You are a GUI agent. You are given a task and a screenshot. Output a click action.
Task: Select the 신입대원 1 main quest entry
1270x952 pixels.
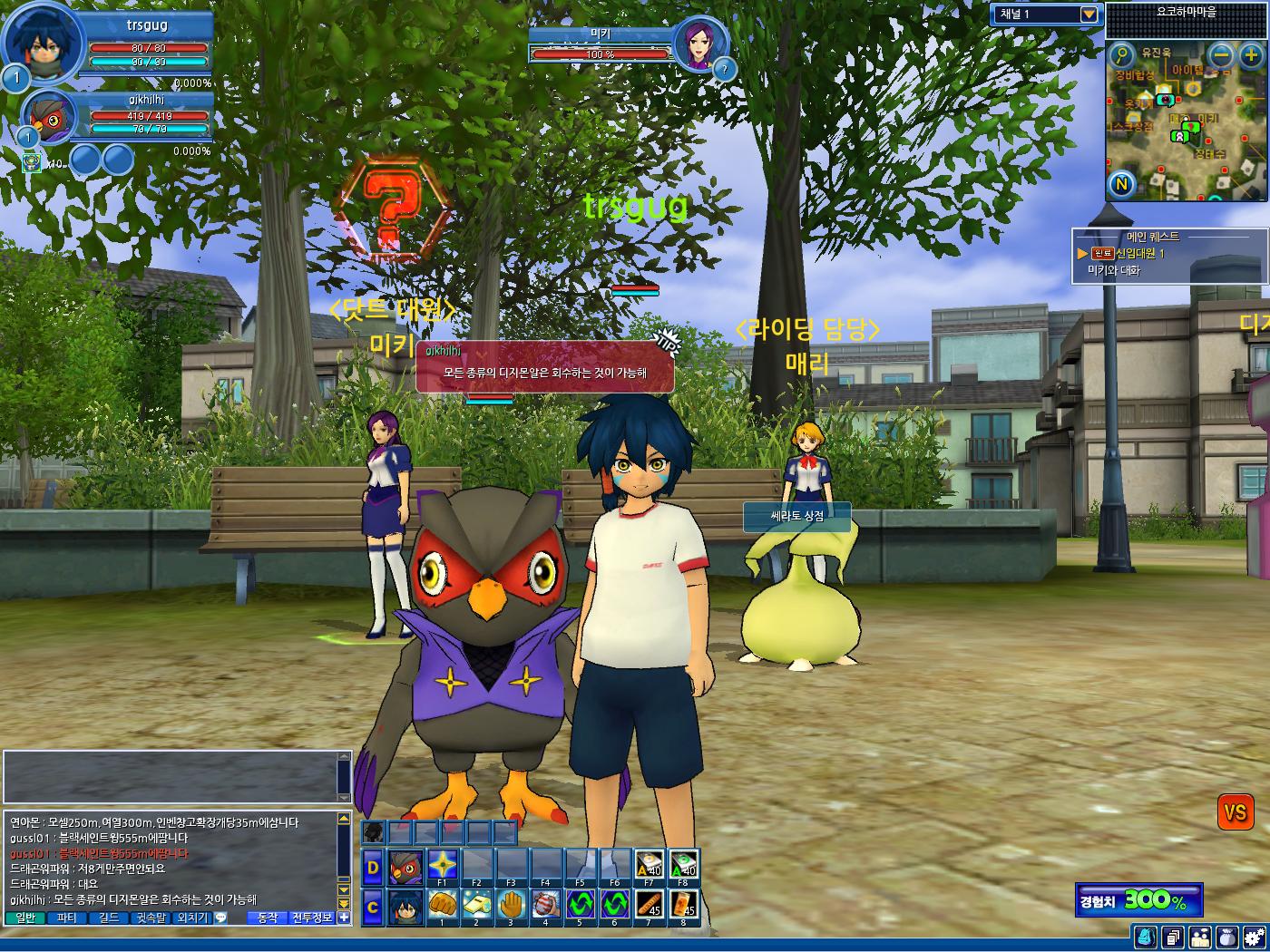click(1140, 254)
